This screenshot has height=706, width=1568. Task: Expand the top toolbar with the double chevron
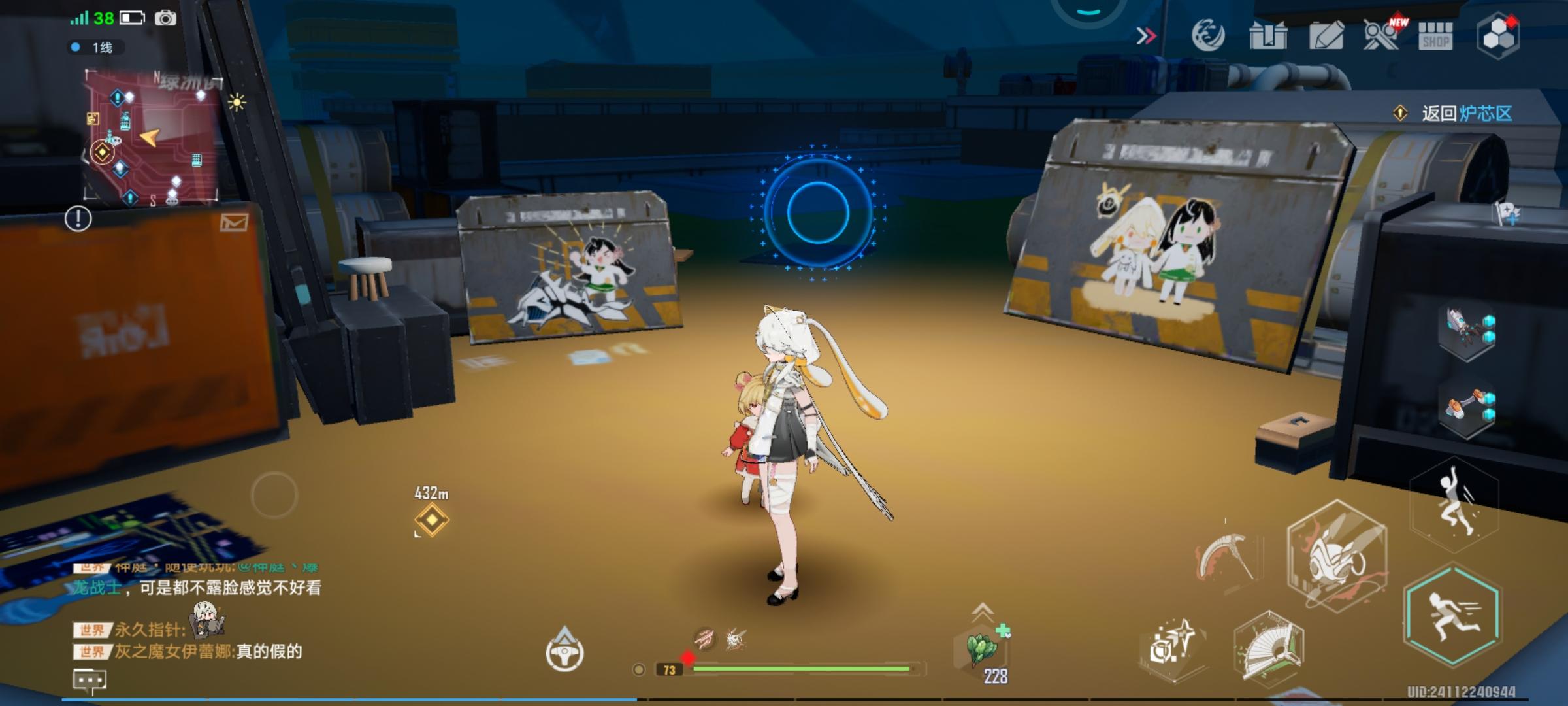click(x=1147, y=37)
